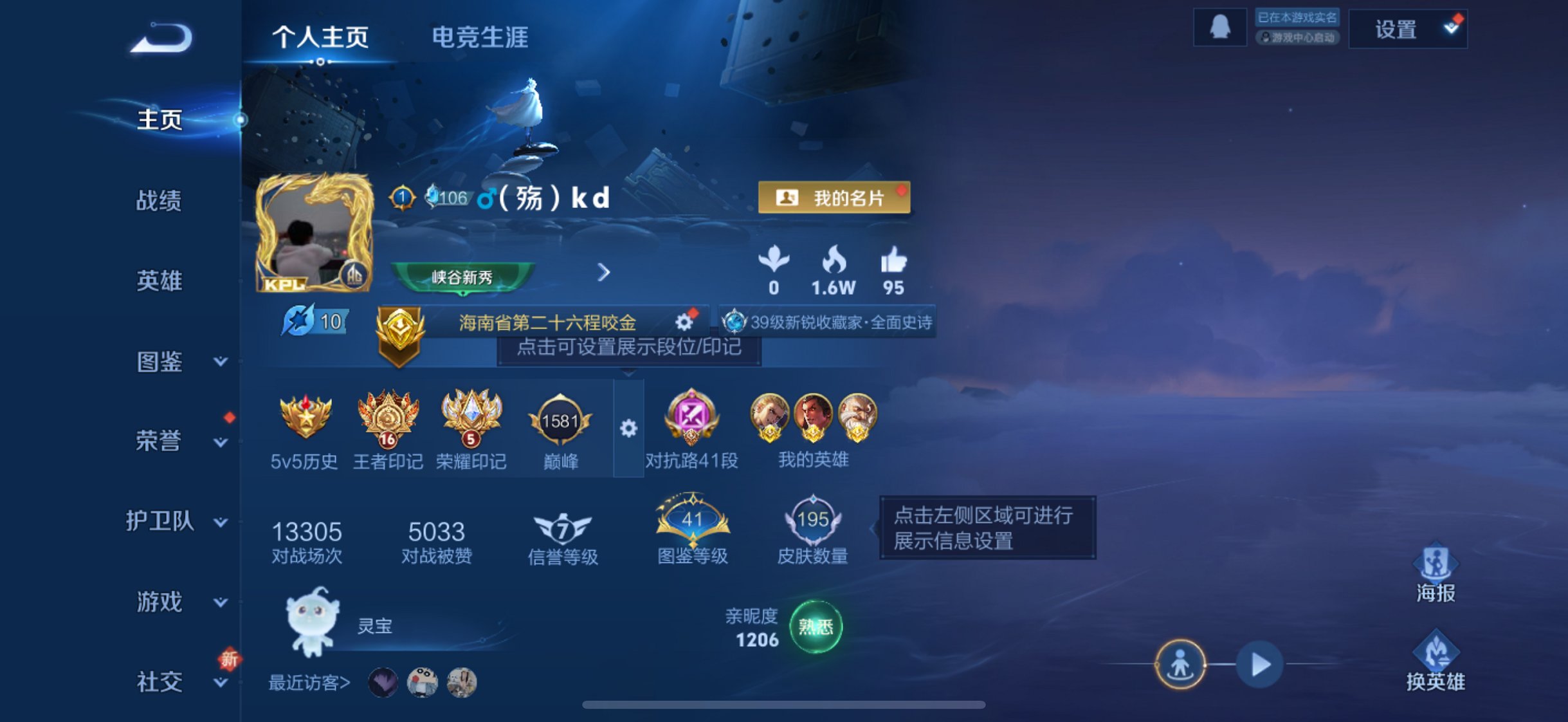This screenshot has height=722, width=1568.
Task: Open 我的名片 card button
Action: click(834, 198)
